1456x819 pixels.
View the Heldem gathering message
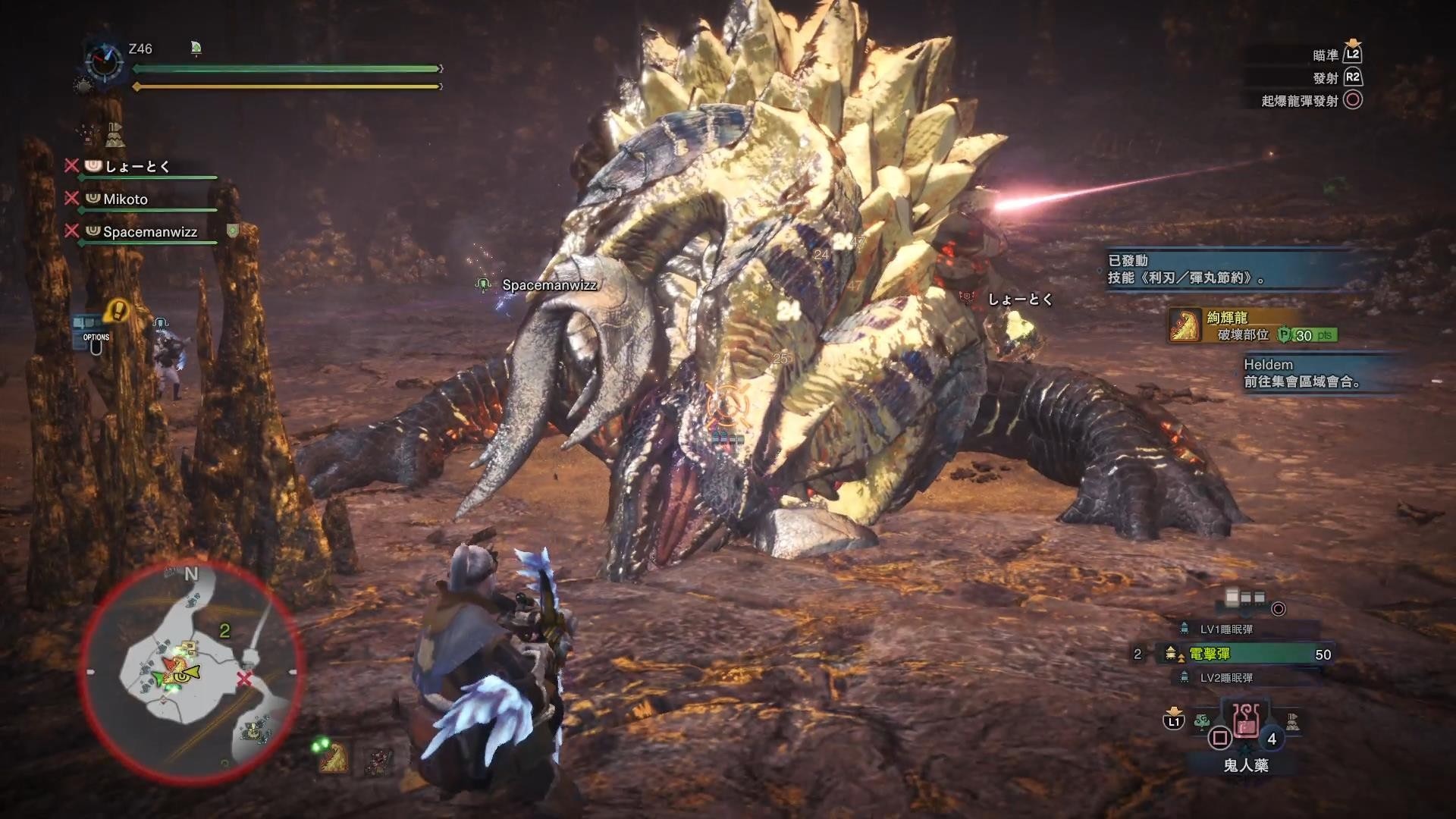1302,373
